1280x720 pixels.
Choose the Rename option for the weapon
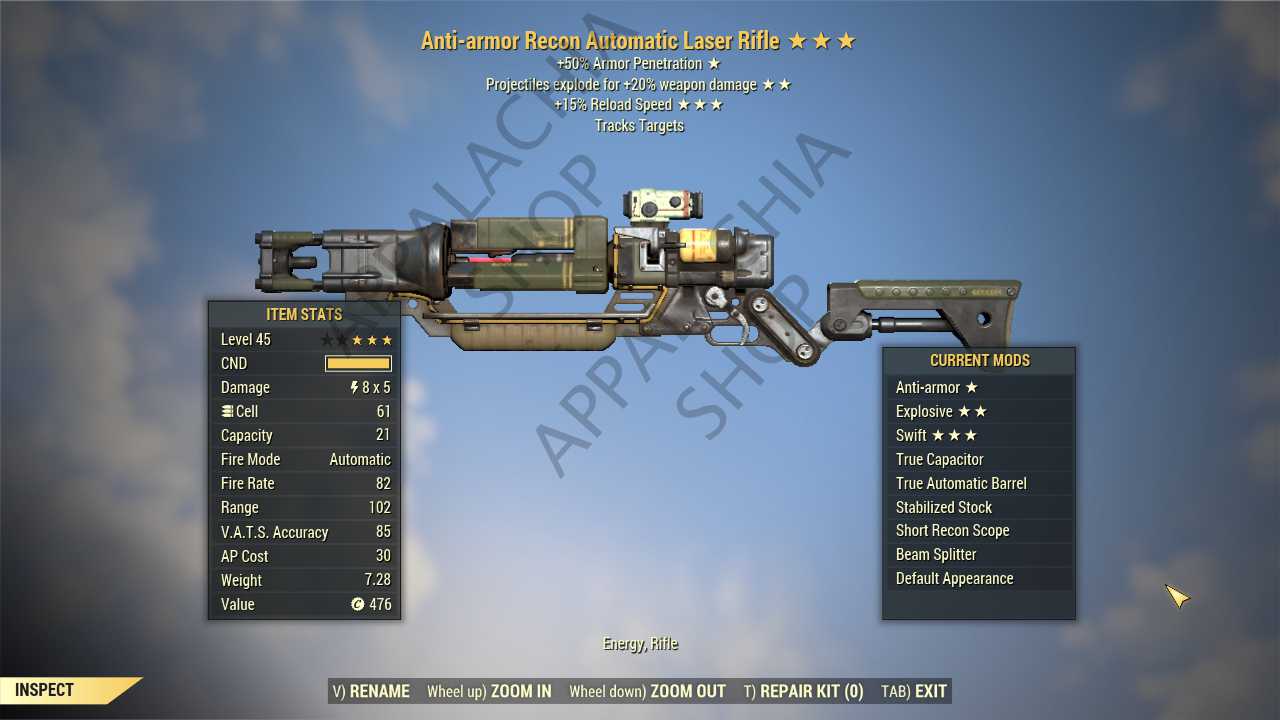[x=371, y=691]
